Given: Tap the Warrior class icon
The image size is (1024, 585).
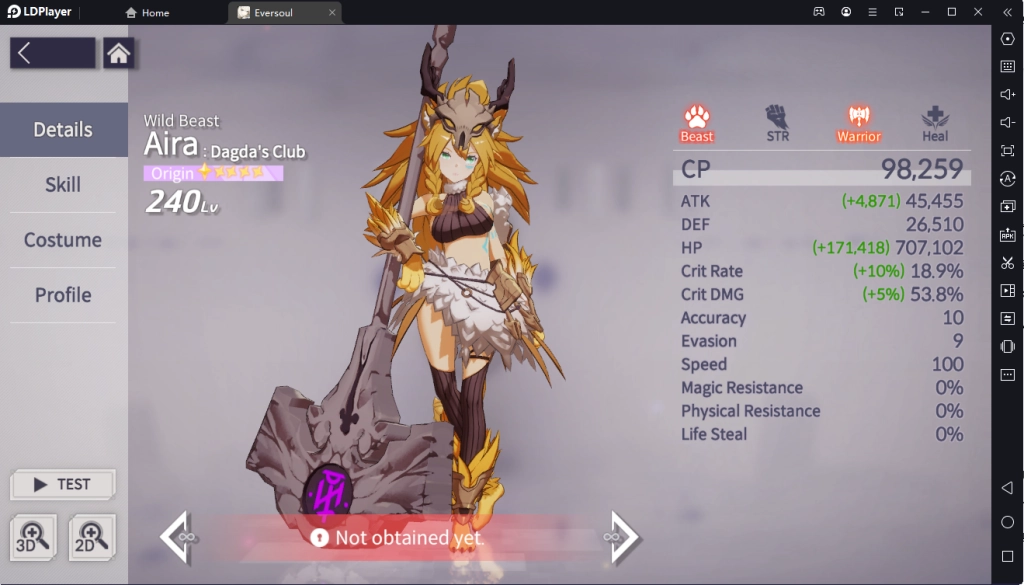Looking at the screenshot, I should click(858, 122).
